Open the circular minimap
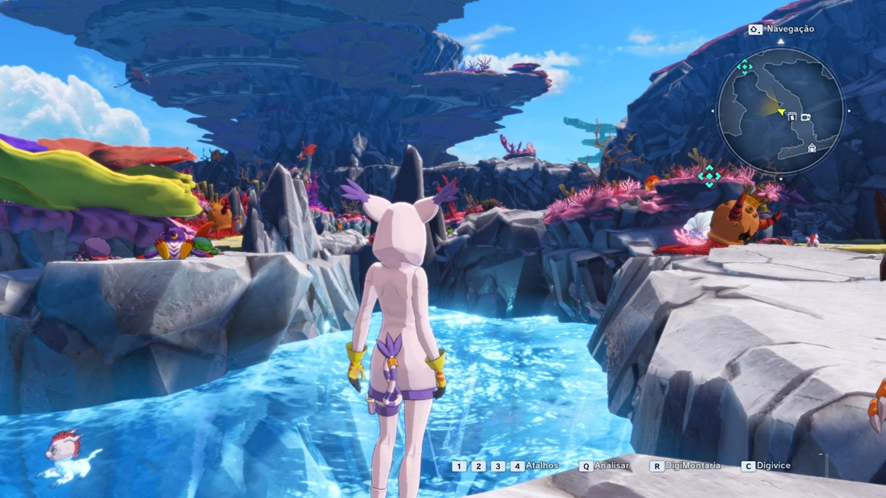 [781, 110]
